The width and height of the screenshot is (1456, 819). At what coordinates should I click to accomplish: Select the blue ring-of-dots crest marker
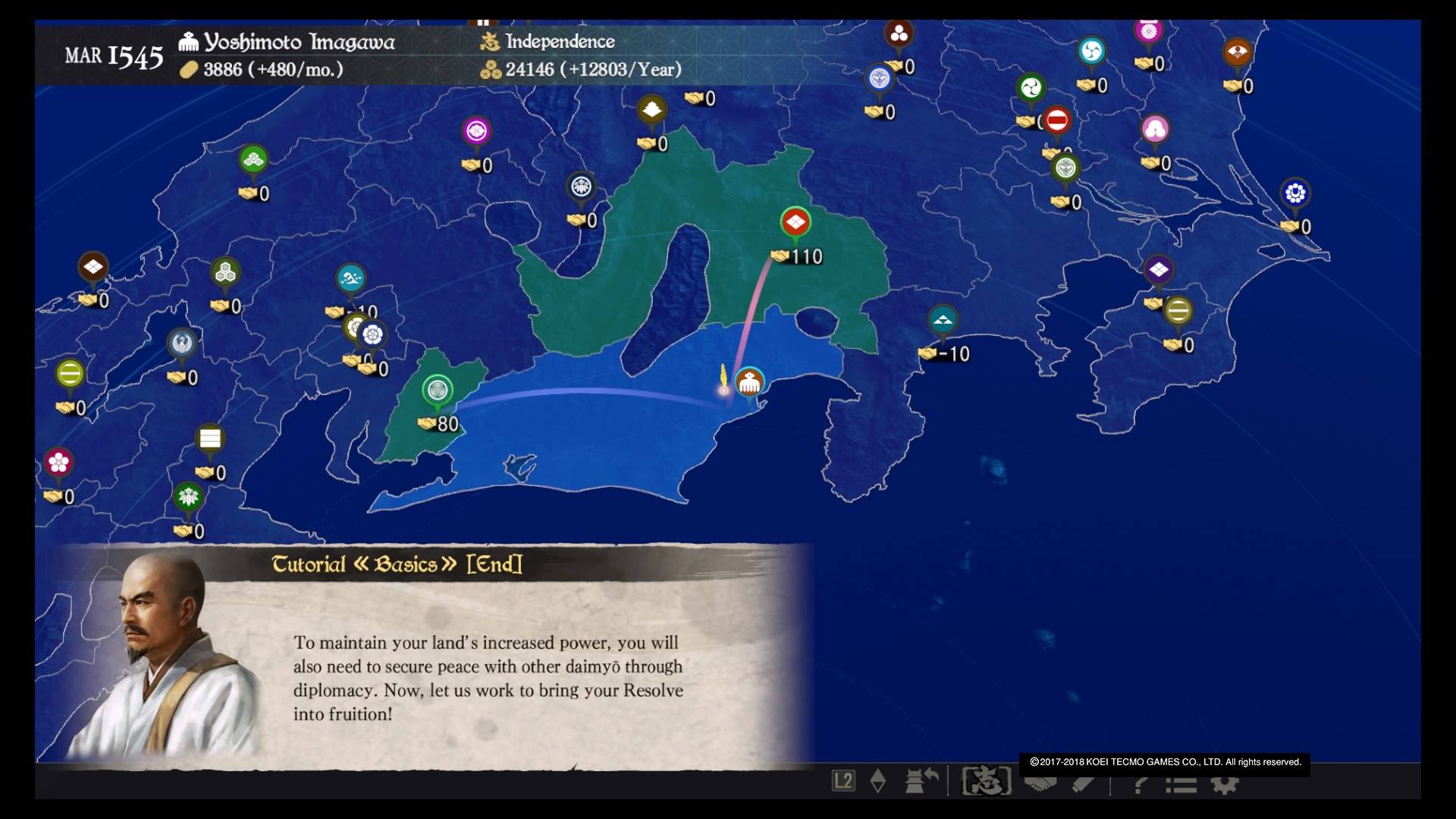[1294, 193]
